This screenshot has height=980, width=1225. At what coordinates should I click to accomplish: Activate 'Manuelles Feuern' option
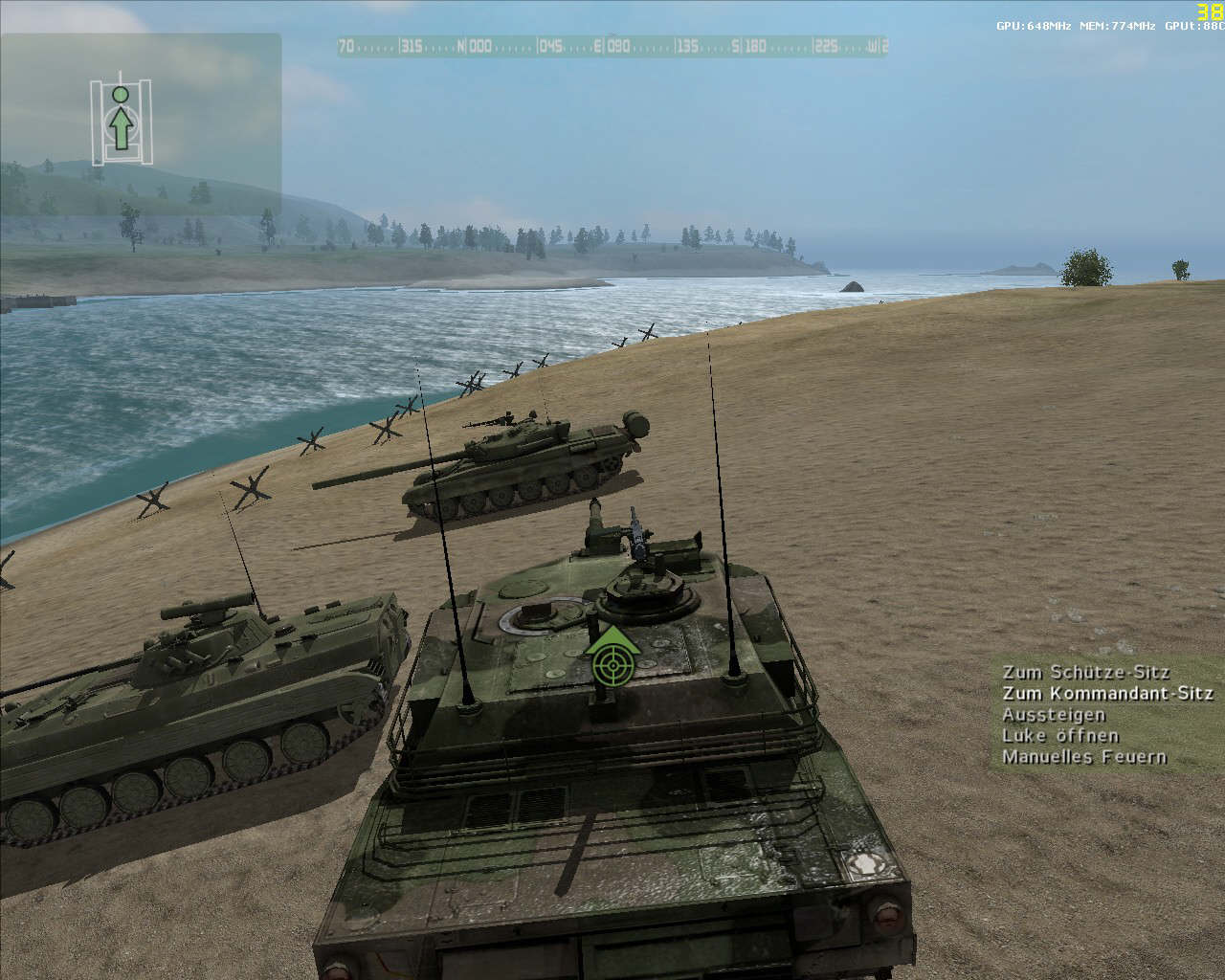1084,757
